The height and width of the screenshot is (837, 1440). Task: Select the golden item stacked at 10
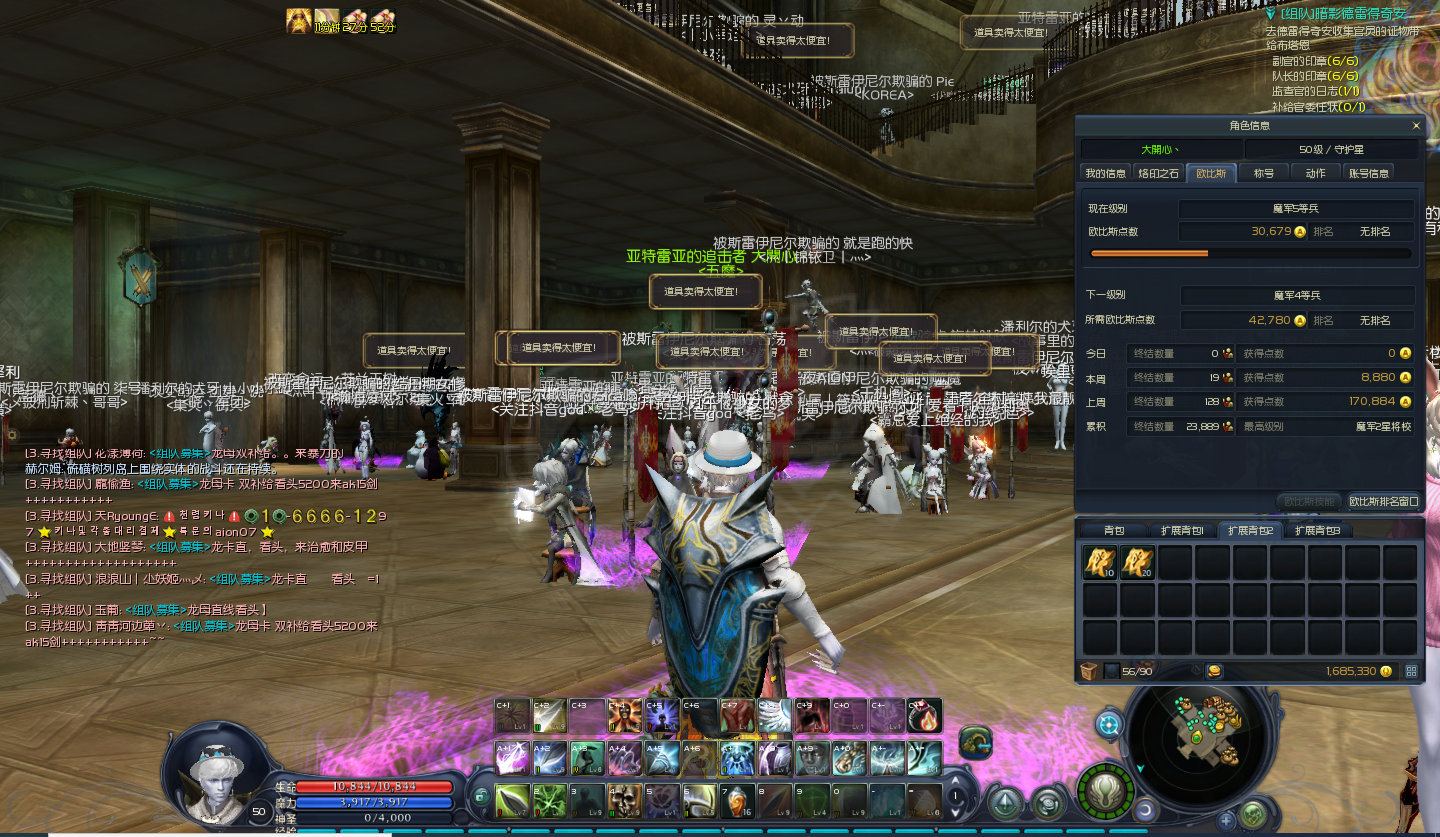pos(1099,563)
